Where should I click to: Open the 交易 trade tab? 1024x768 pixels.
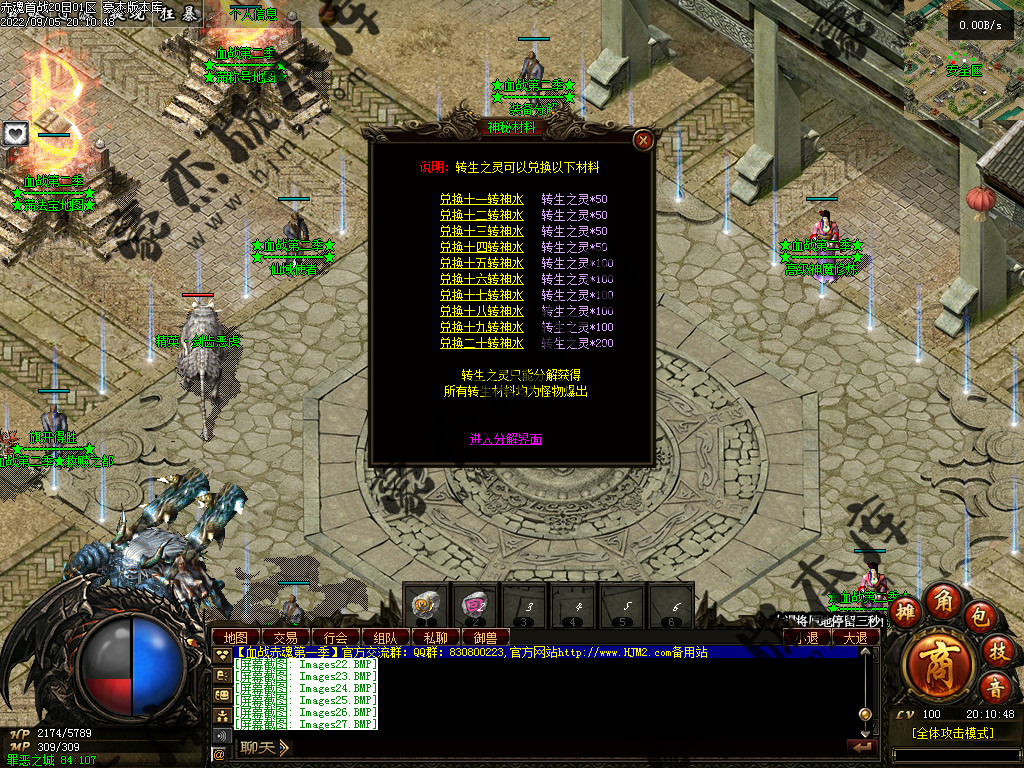[x=285, y=637]
